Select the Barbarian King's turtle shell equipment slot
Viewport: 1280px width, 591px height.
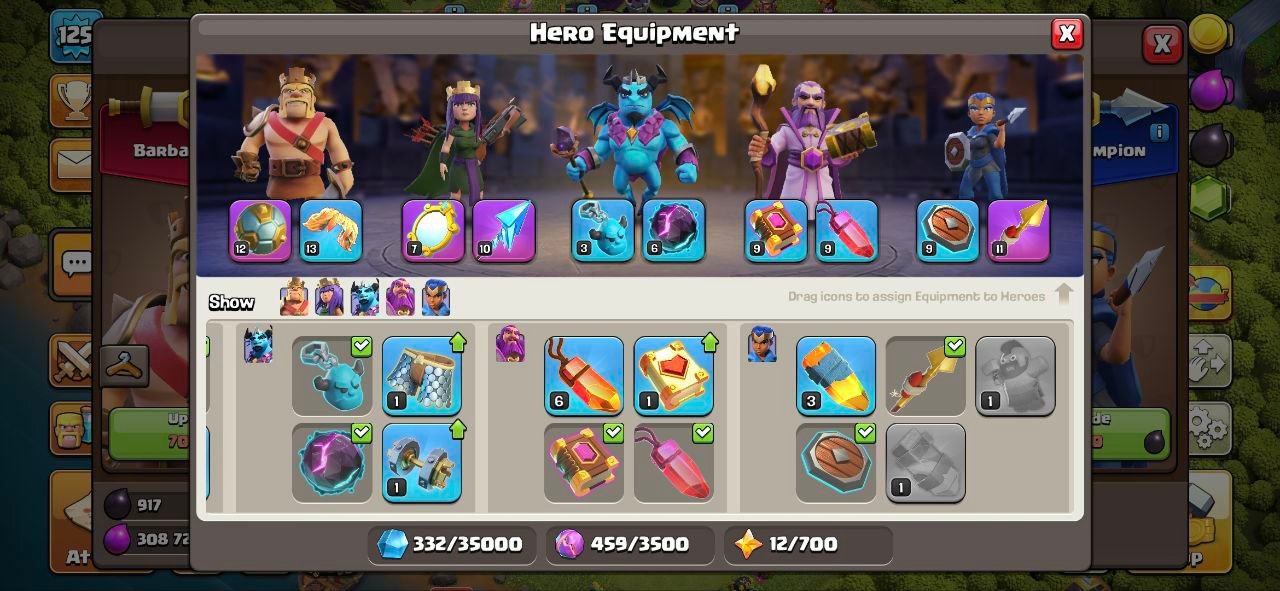pyautogui.click(x=260, y=231)
